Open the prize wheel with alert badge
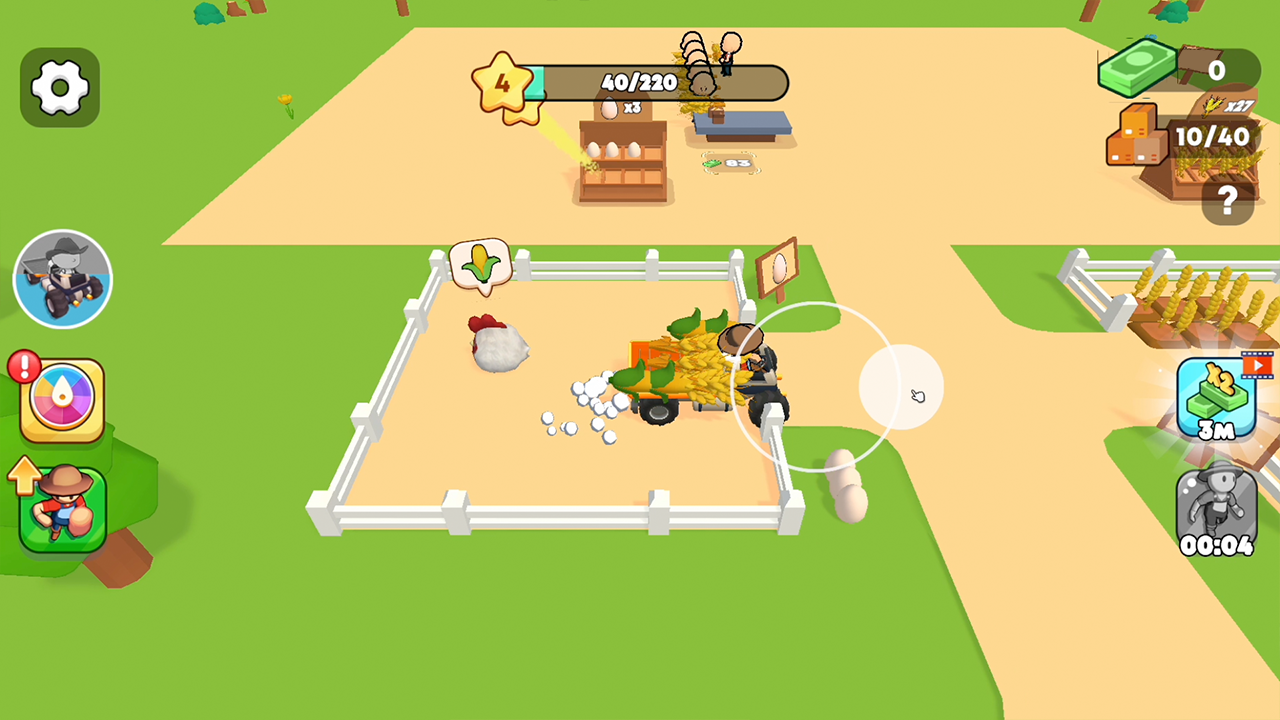 click(x=60, y=400)
